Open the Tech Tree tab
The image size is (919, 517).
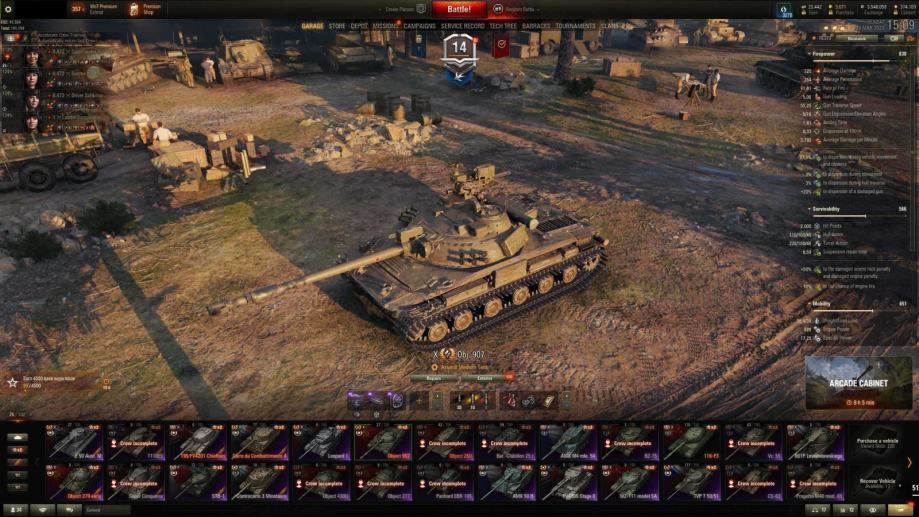pyautogui.click(x=503, y=26)
